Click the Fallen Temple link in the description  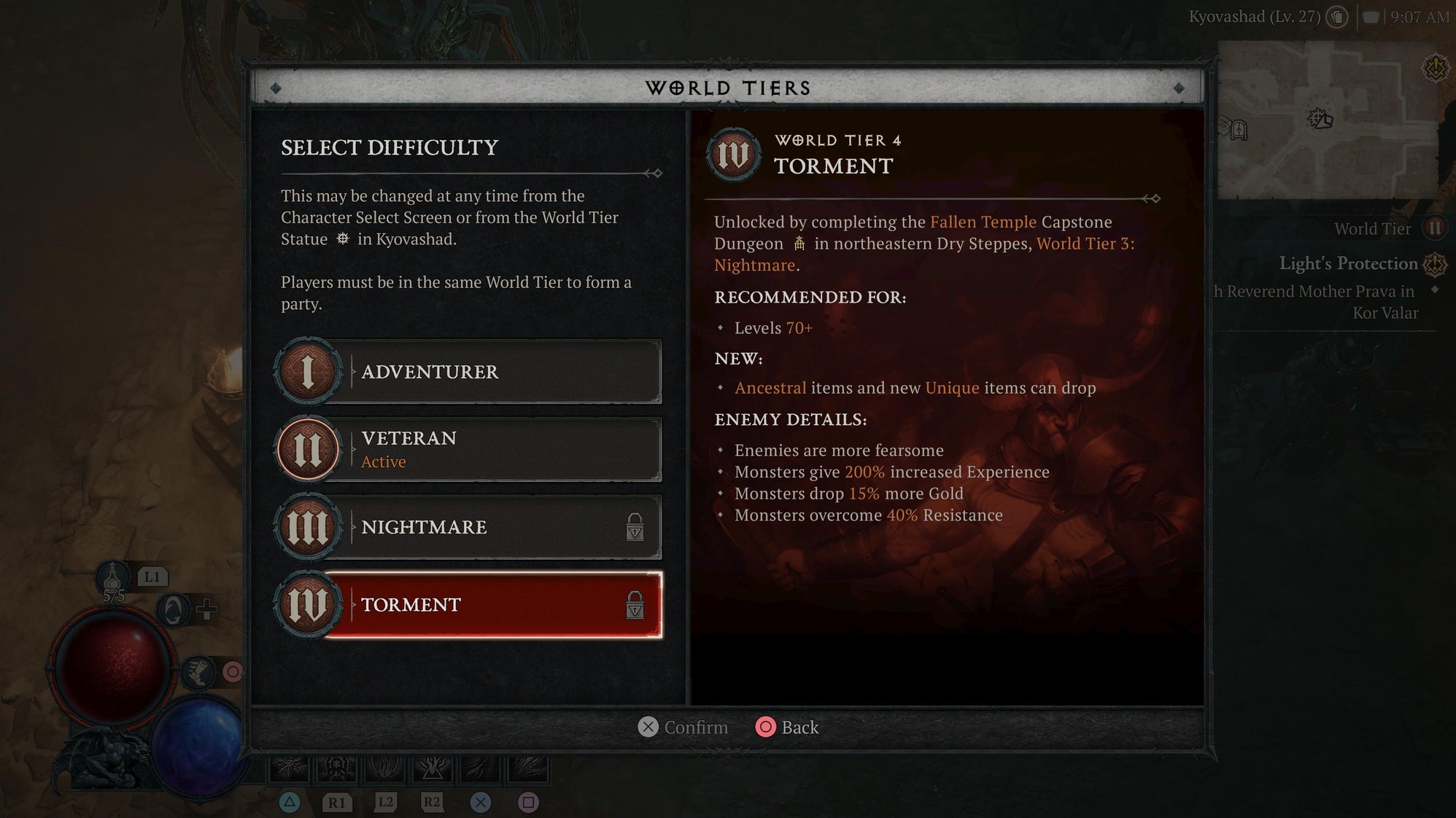(x=982, y=222)
